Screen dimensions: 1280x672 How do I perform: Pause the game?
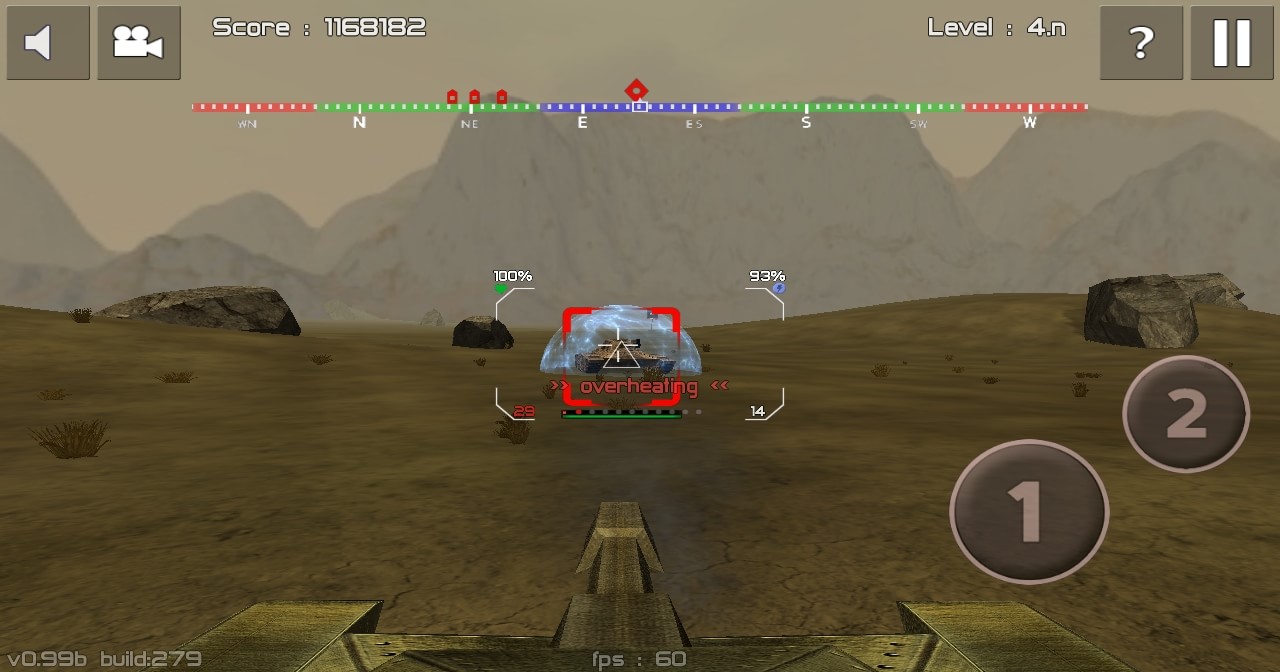(x=1231, y=43)
